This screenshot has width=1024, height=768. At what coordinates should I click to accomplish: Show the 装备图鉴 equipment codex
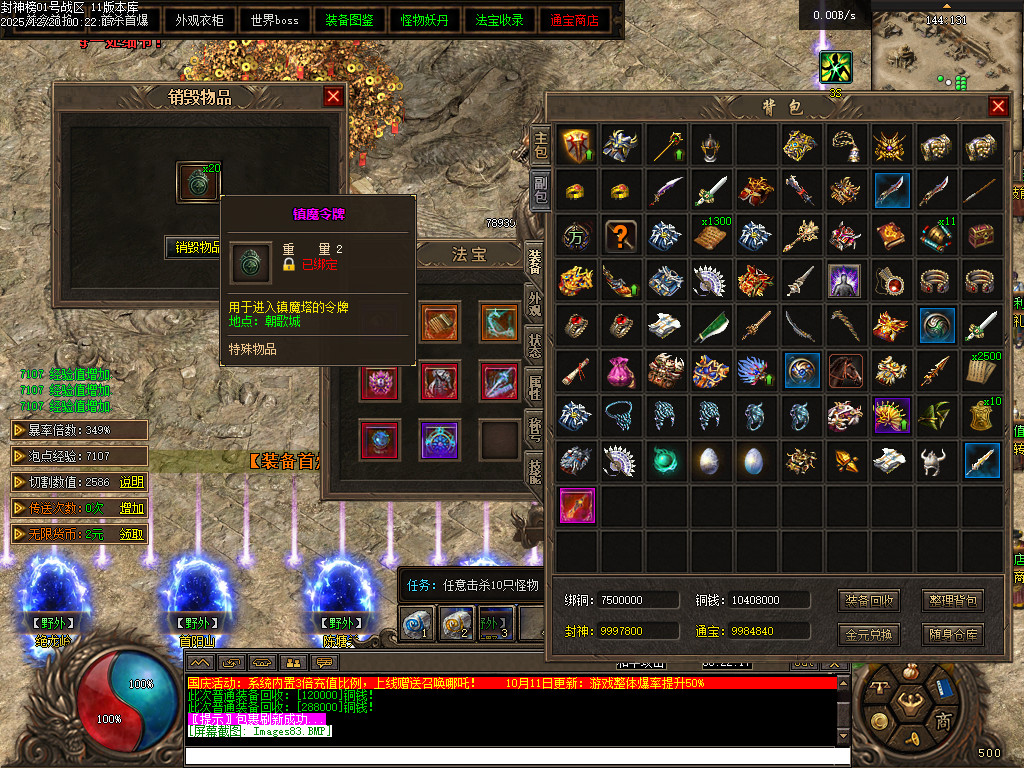point(350,20)
